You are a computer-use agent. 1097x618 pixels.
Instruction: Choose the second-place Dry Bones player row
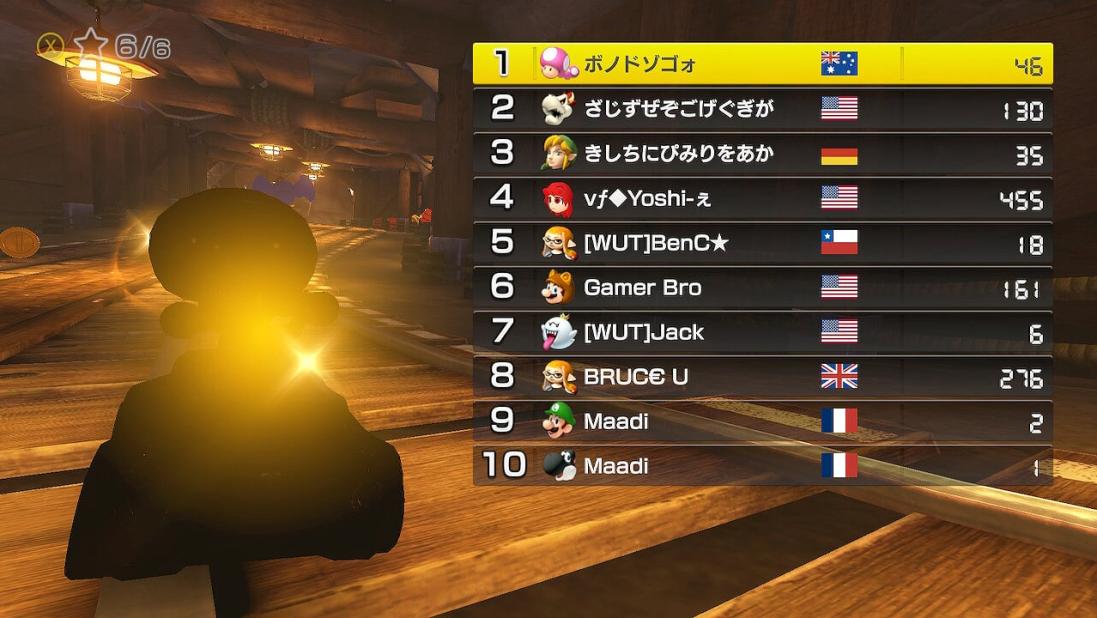click(x=762, y=109)
